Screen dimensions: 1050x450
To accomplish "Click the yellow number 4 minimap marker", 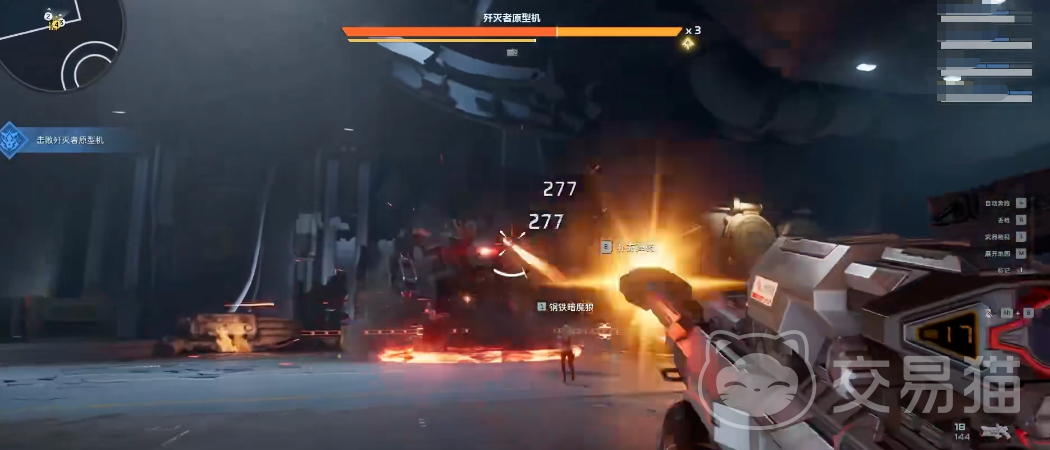I will (x=57, y=23).
